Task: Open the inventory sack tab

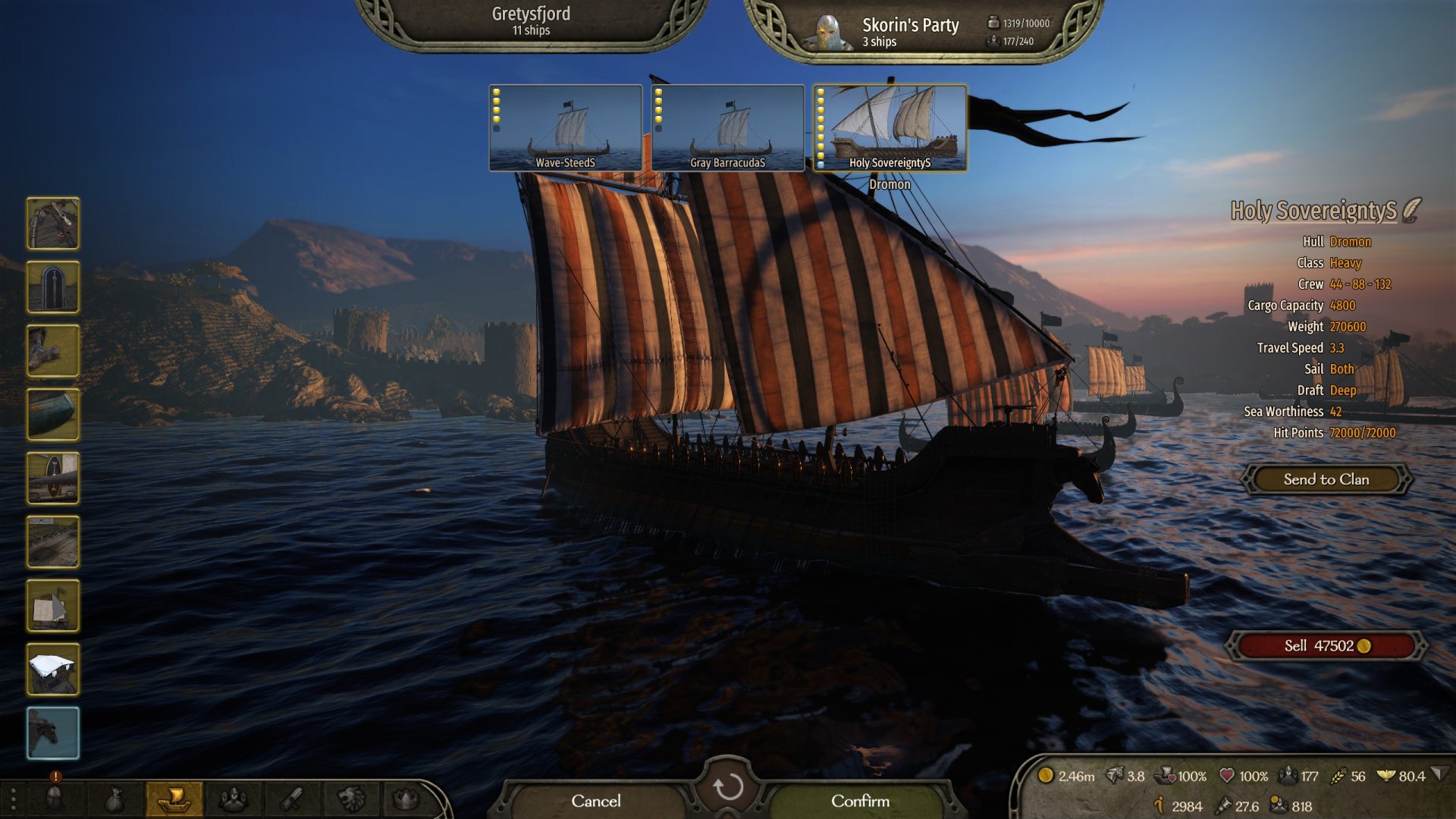Action: coord(114,799)
